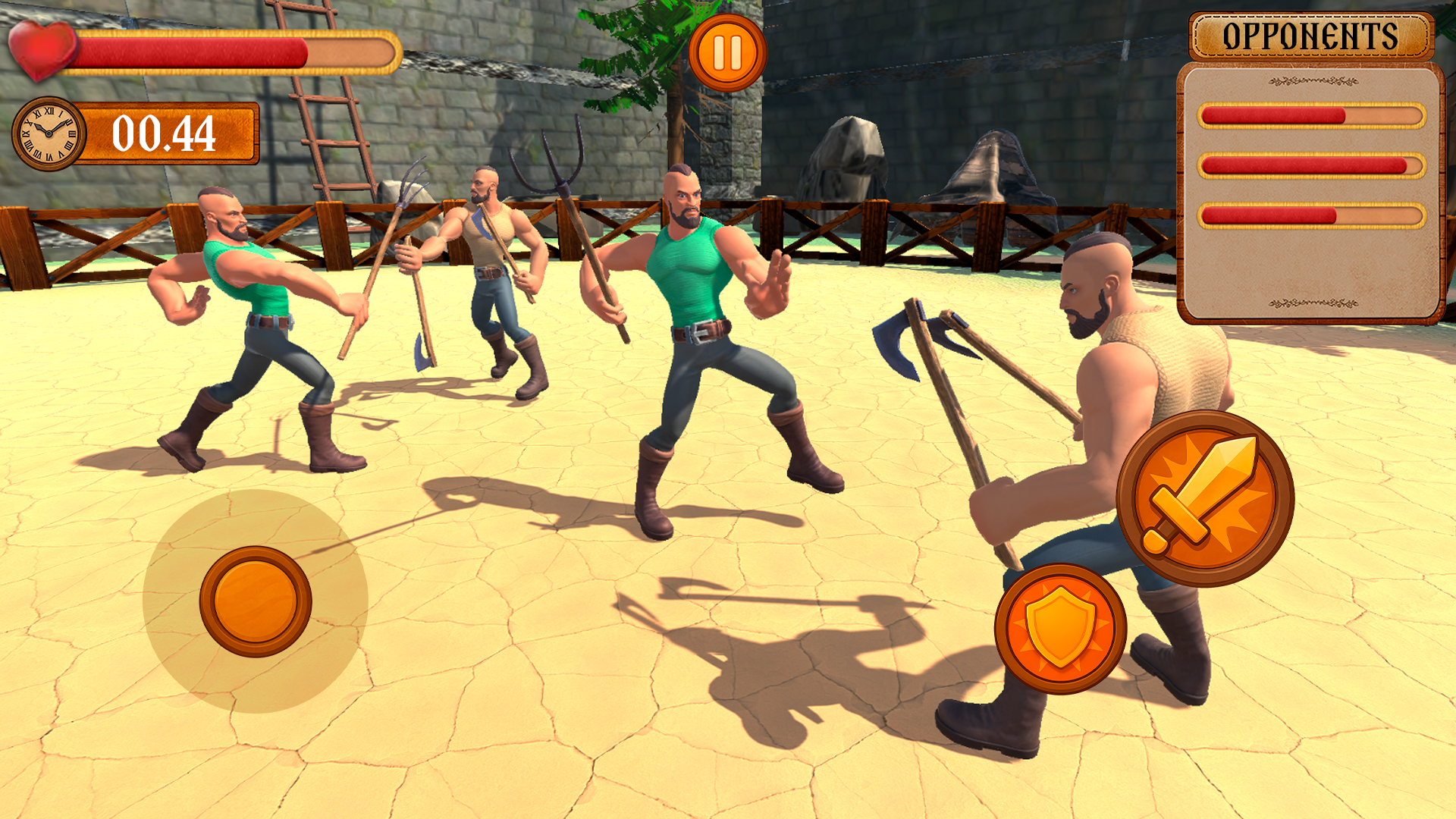Activate the shield block button

pos(1060,629)
